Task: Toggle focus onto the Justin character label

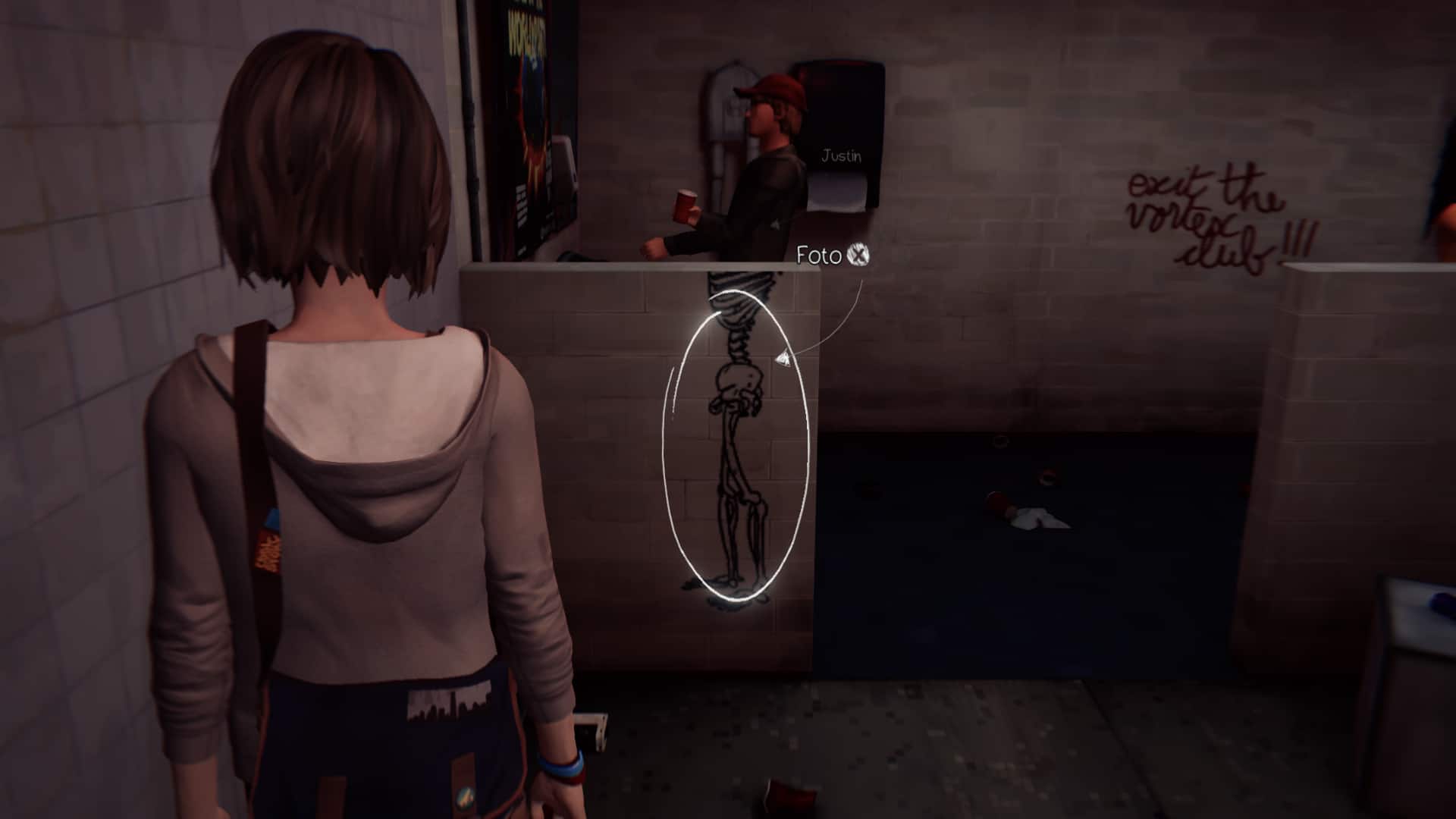Action: coord(842,155)
